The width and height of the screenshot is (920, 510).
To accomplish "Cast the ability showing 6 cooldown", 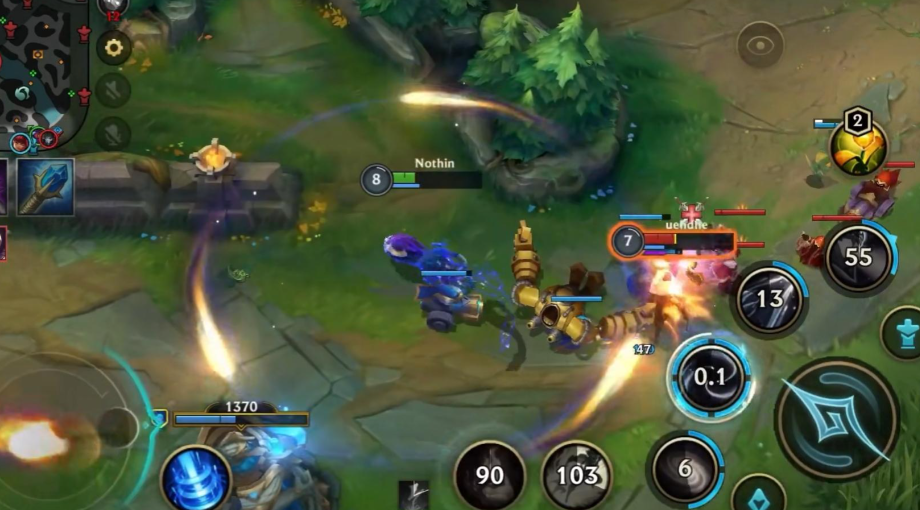I will (685, 469).
